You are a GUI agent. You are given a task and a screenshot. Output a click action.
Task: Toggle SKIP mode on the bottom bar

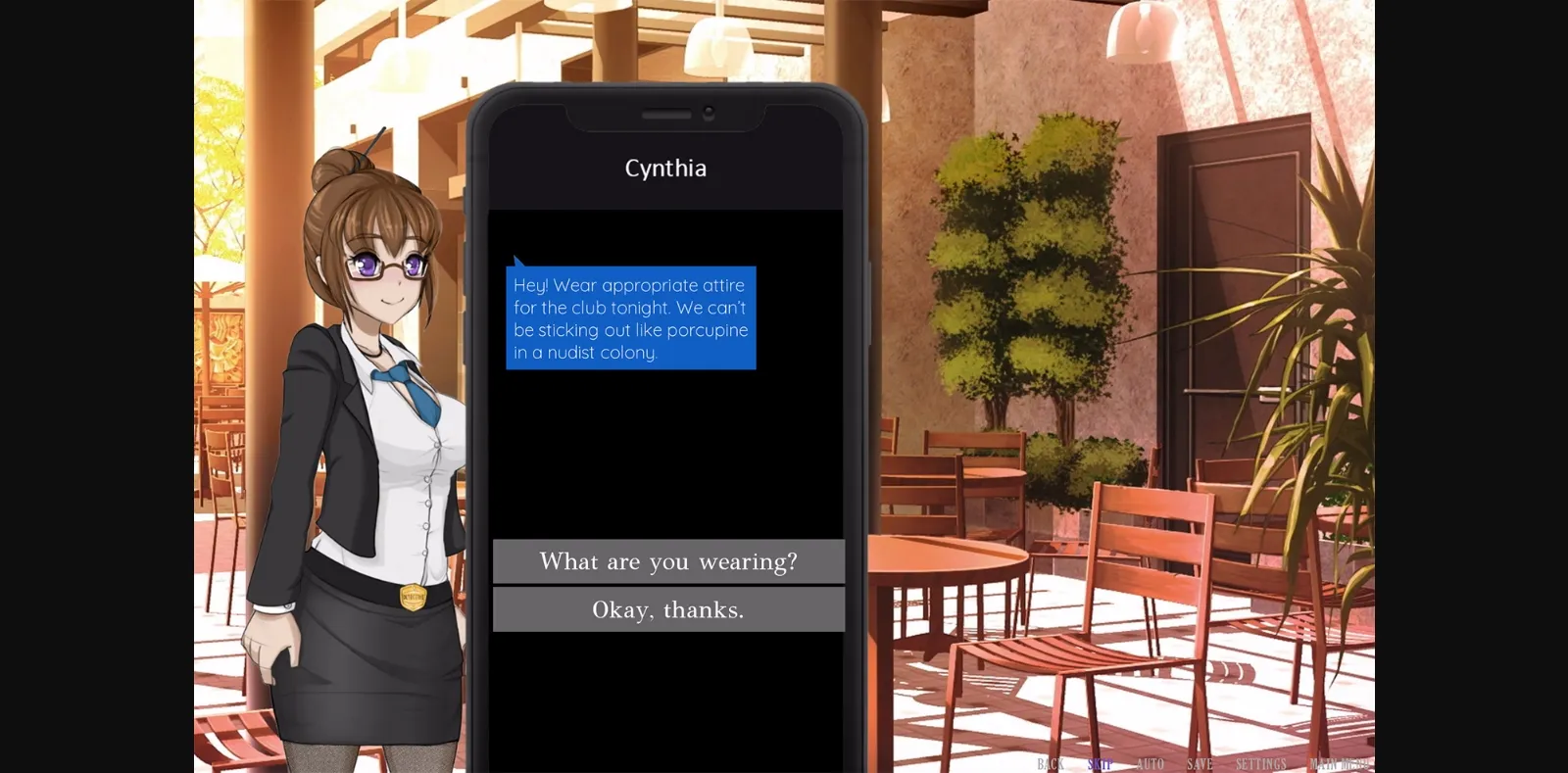pos(1098,764)
